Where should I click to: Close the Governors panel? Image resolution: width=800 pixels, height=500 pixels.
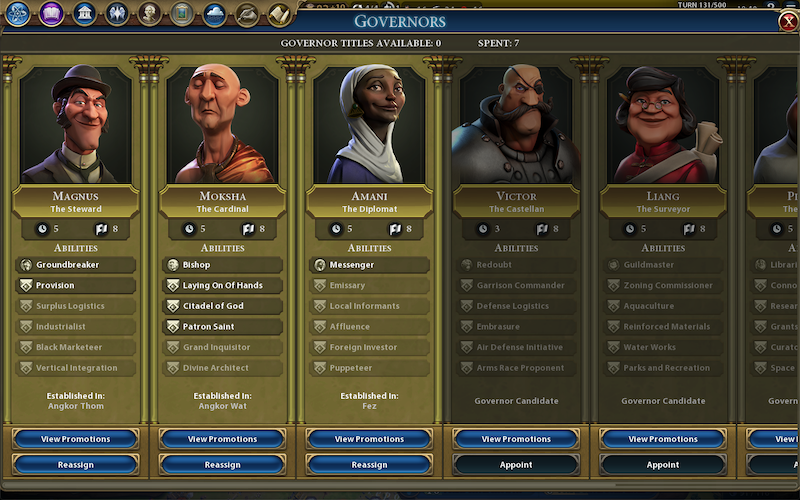pyautogui.click(x=787, y=22)
